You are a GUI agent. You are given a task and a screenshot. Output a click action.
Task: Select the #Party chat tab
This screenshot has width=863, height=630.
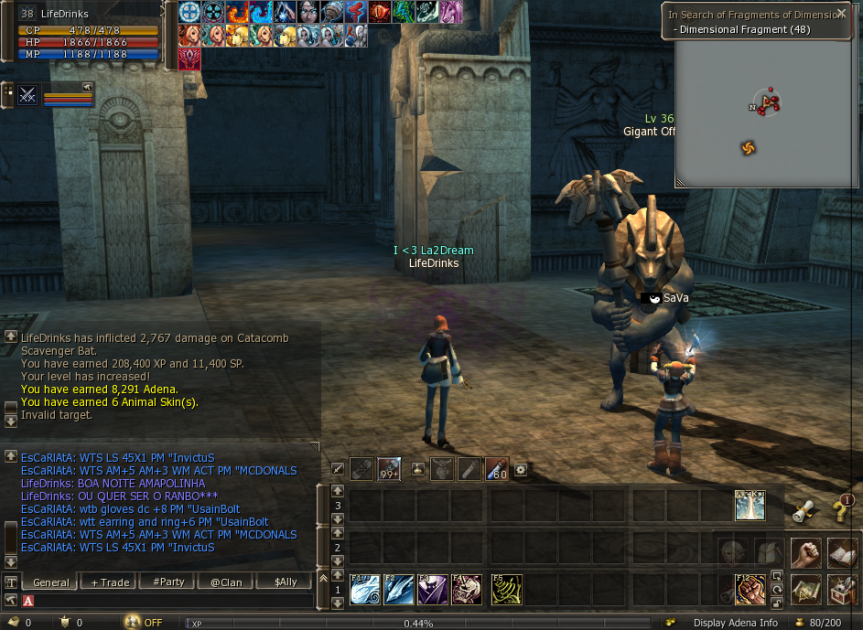click(167, 582)
